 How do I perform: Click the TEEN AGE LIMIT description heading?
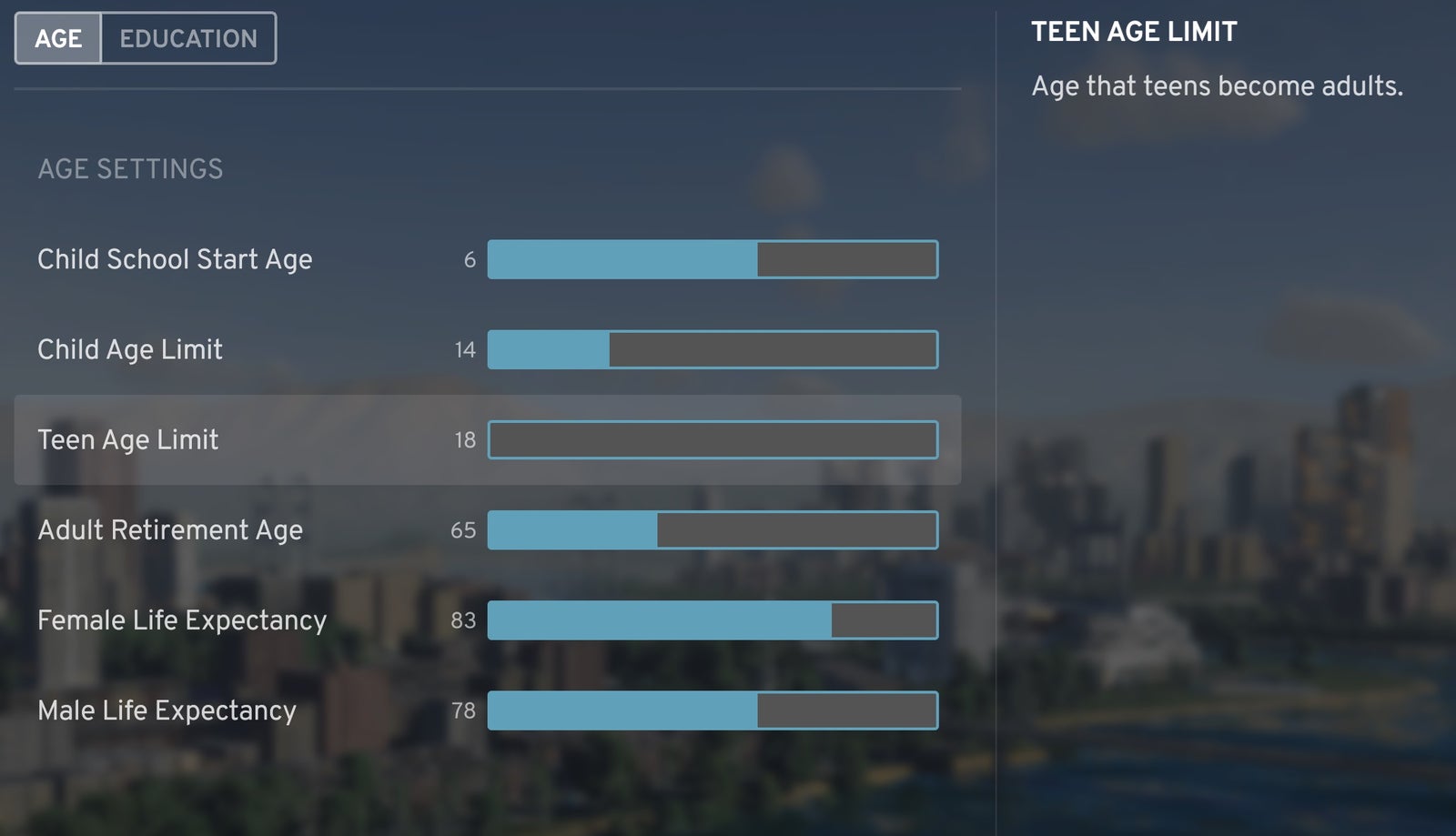click(1133, 31)
